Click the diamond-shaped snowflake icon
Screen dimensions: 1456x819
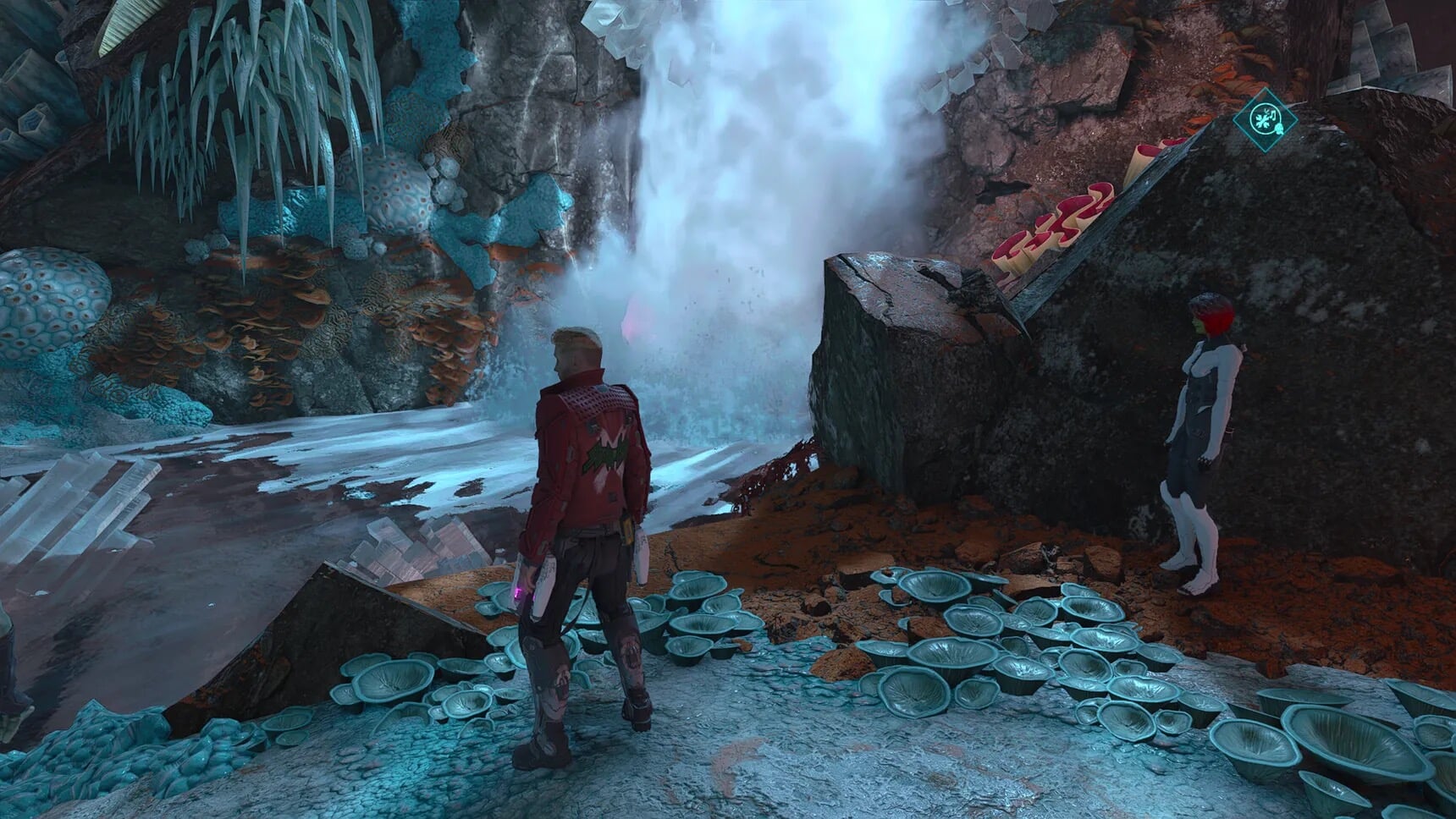click(1264, 118)
